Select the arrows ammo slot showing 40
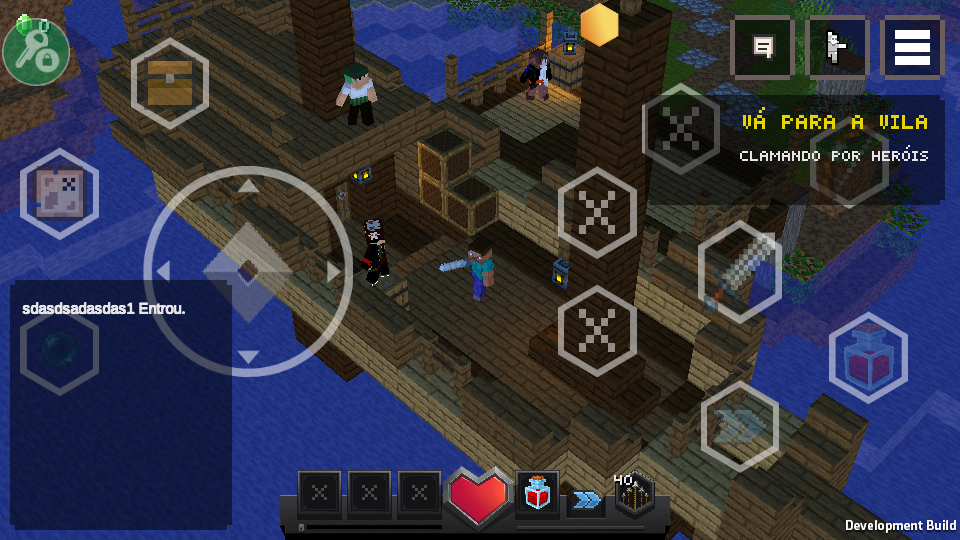The height and width of the screenshot is (540, 960). 633,494
